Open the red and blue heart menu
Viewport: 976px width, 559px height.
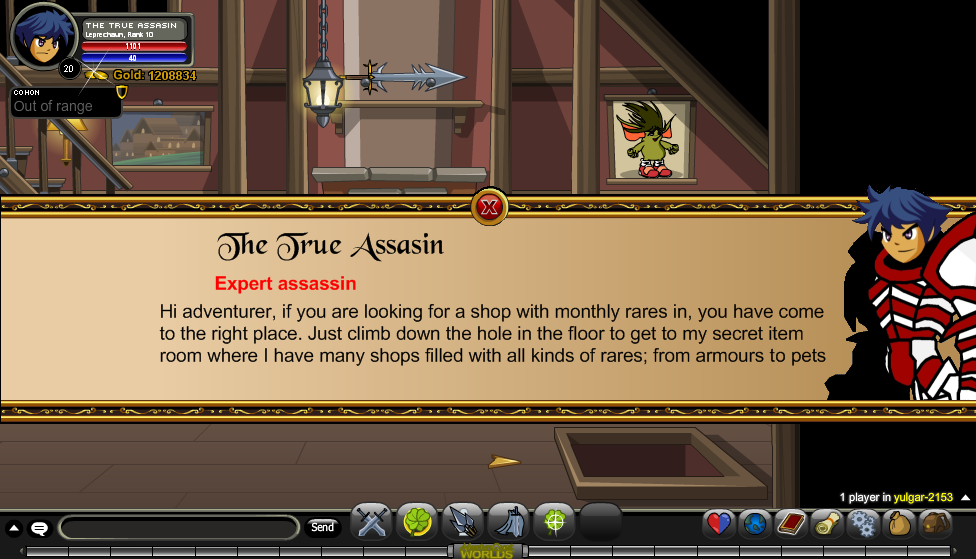click(x=719, y=523)
